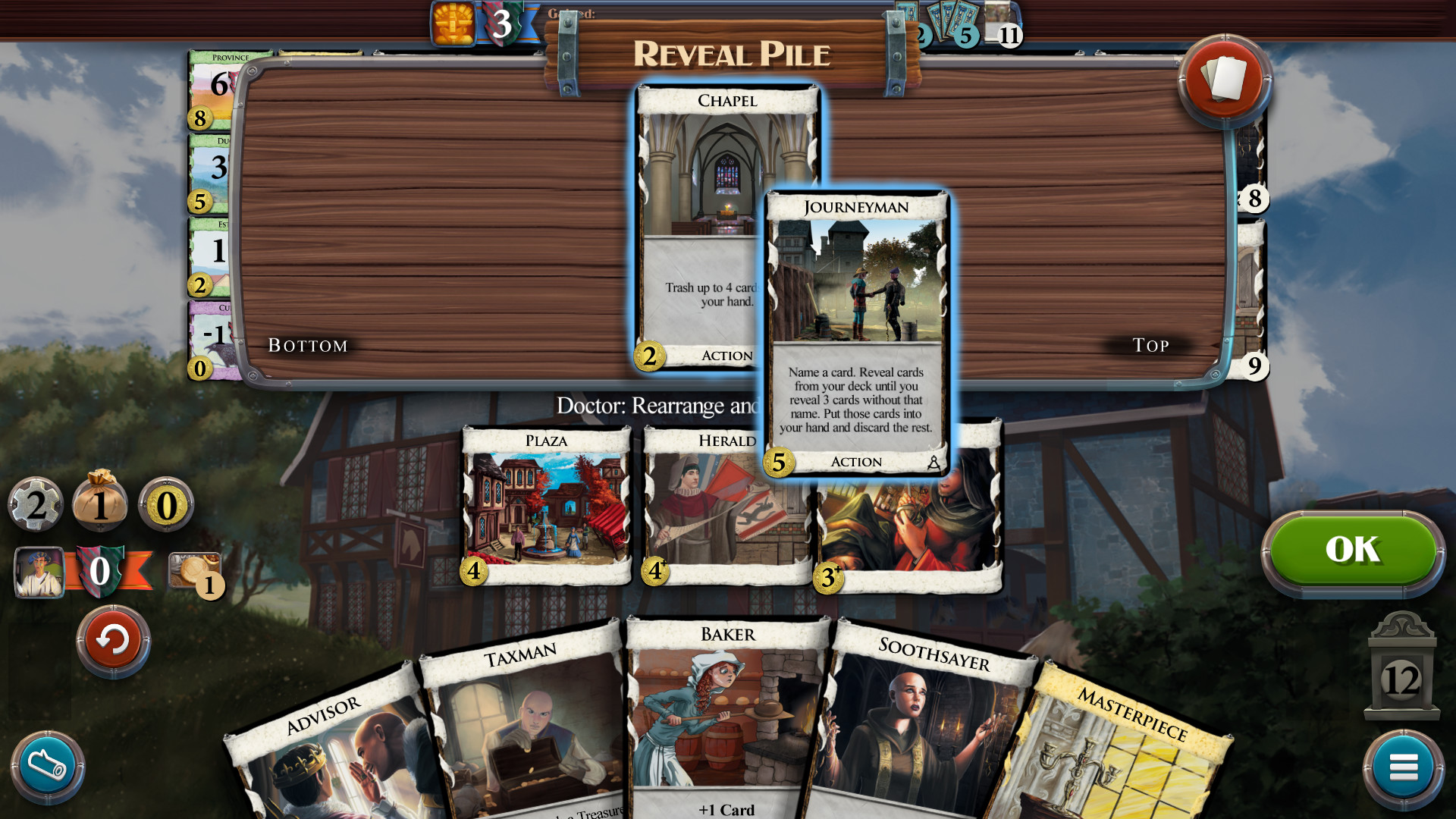Click the gear Actions counter showing 2
1456x819 pixels.
pyautogui.click(x=35, y=504)
